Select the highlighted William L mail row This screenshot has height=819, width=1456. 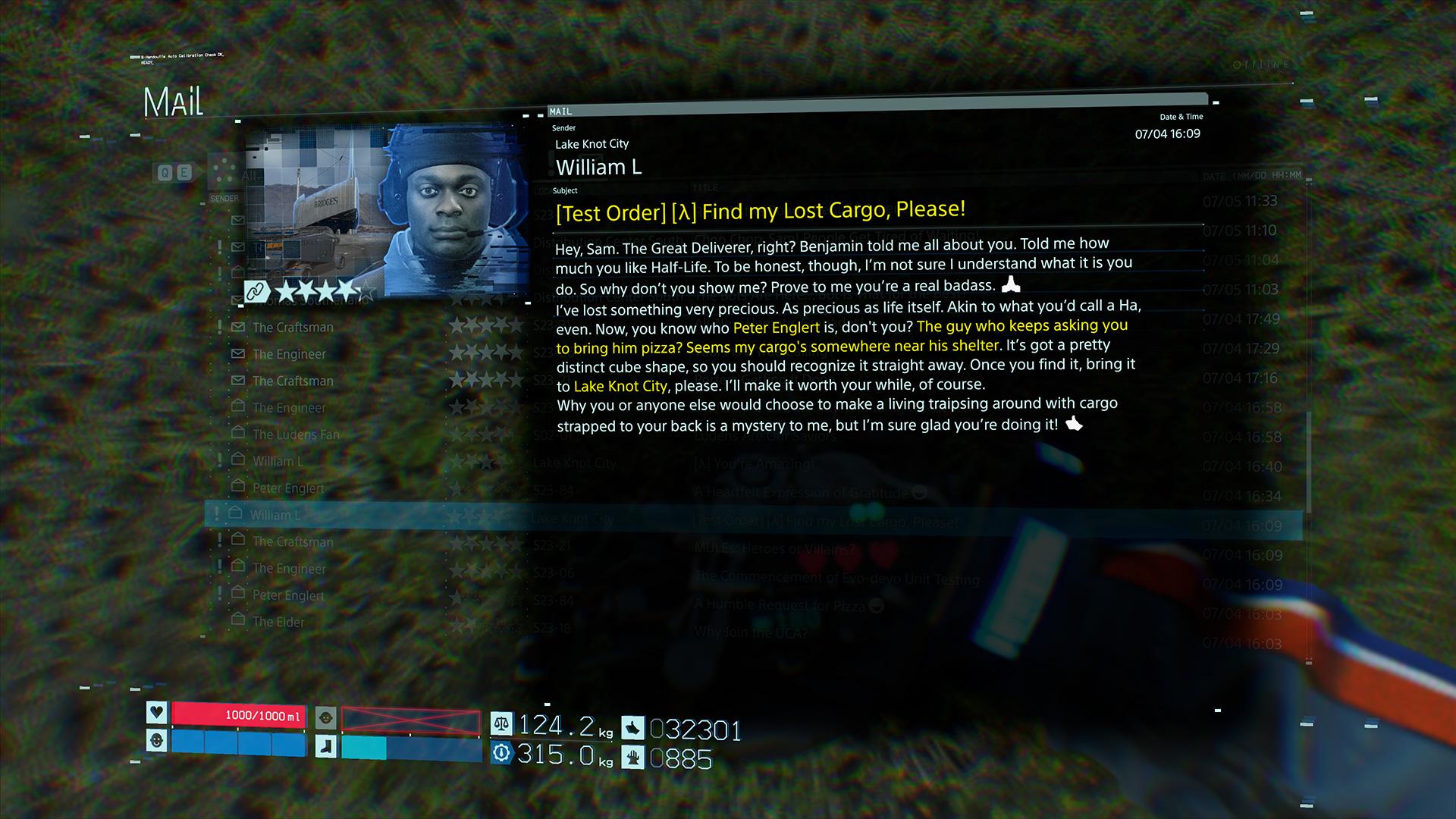275,515
